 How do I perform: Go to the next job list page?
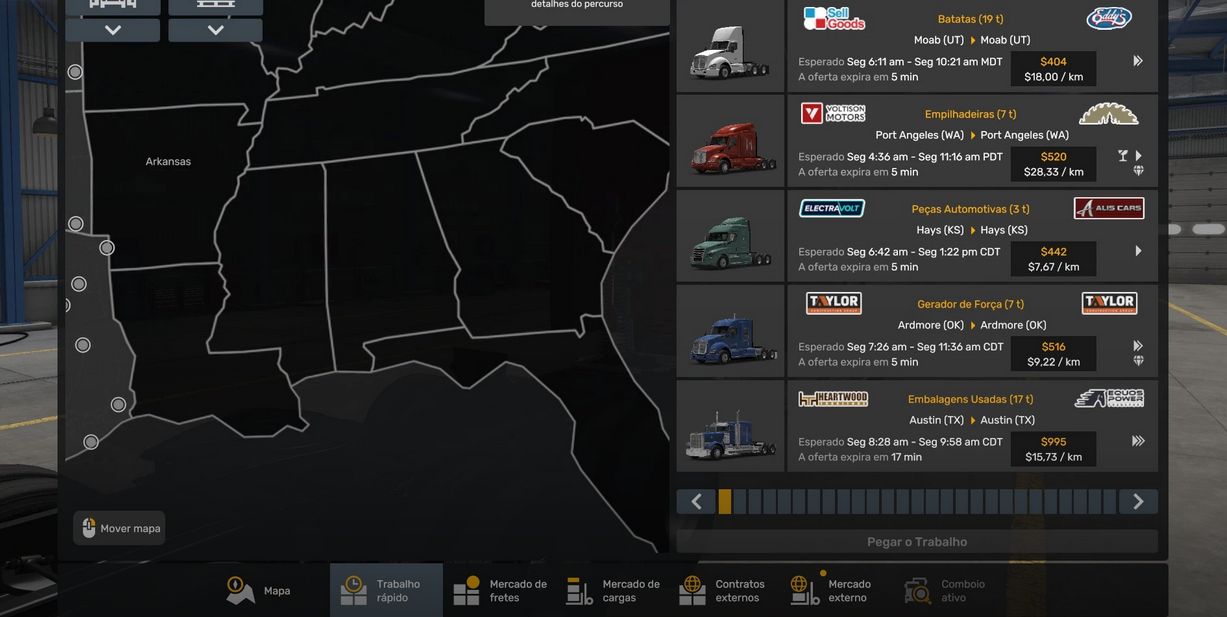1138,502
